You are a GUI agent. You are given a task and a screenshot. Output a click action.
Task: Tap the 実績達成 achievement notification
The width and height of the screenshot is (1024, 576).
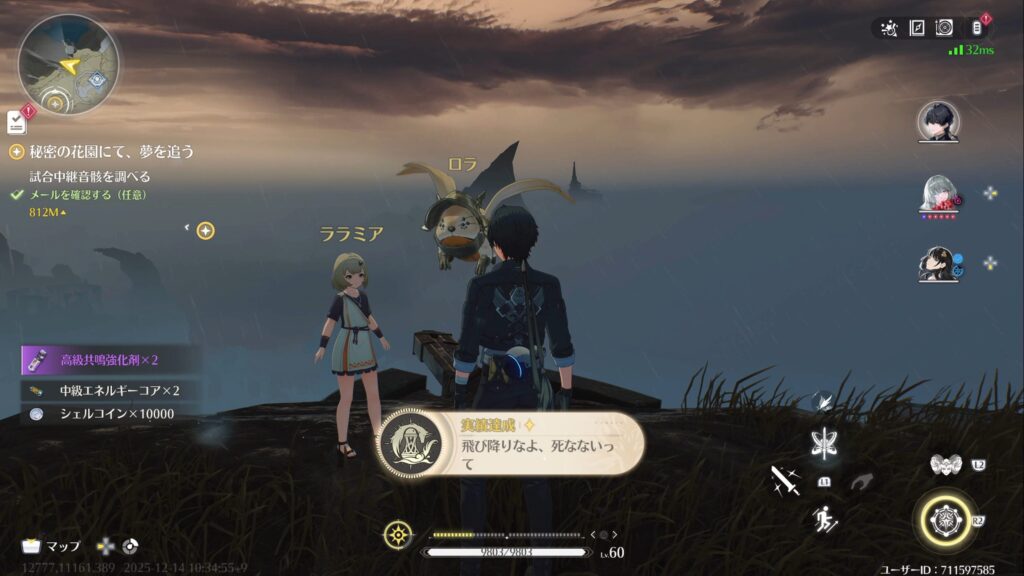tap(510, 444)
